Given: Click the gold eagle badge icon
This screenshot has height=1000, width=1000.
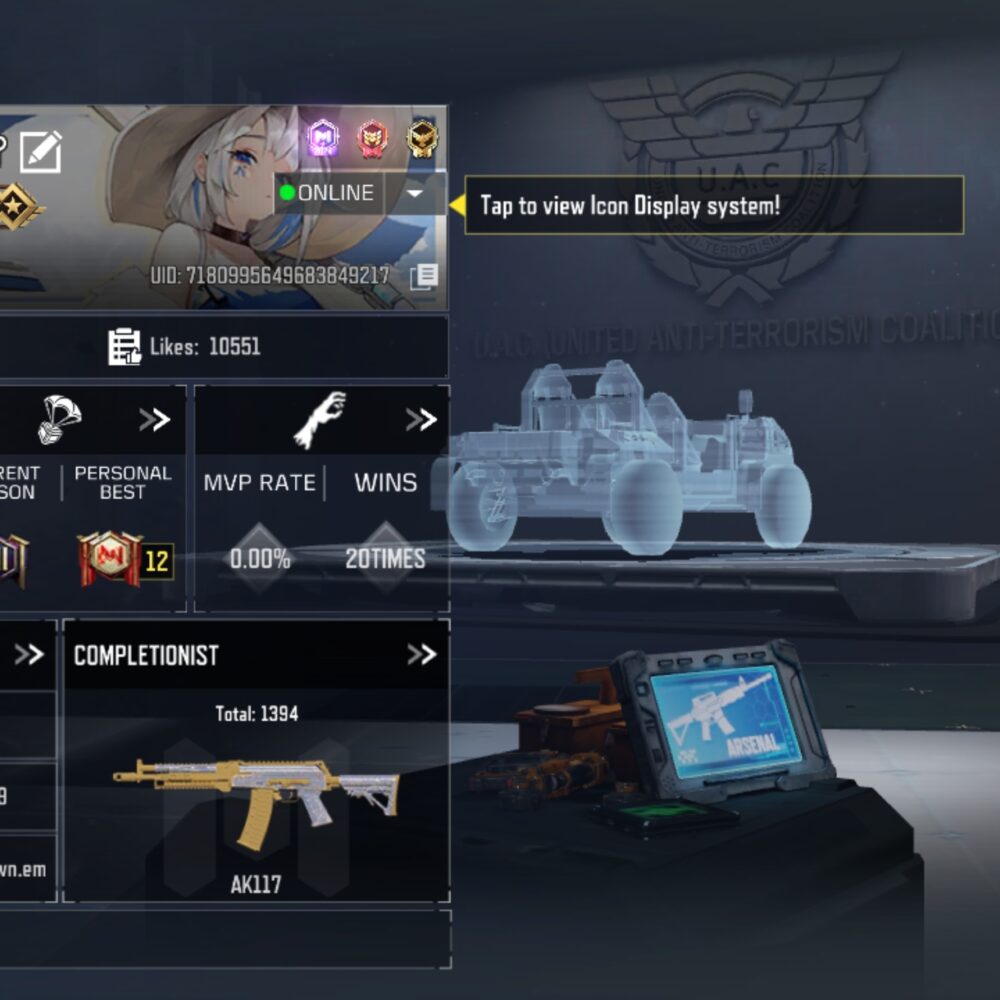Looking at the screenshot, I should pos(422,138).
